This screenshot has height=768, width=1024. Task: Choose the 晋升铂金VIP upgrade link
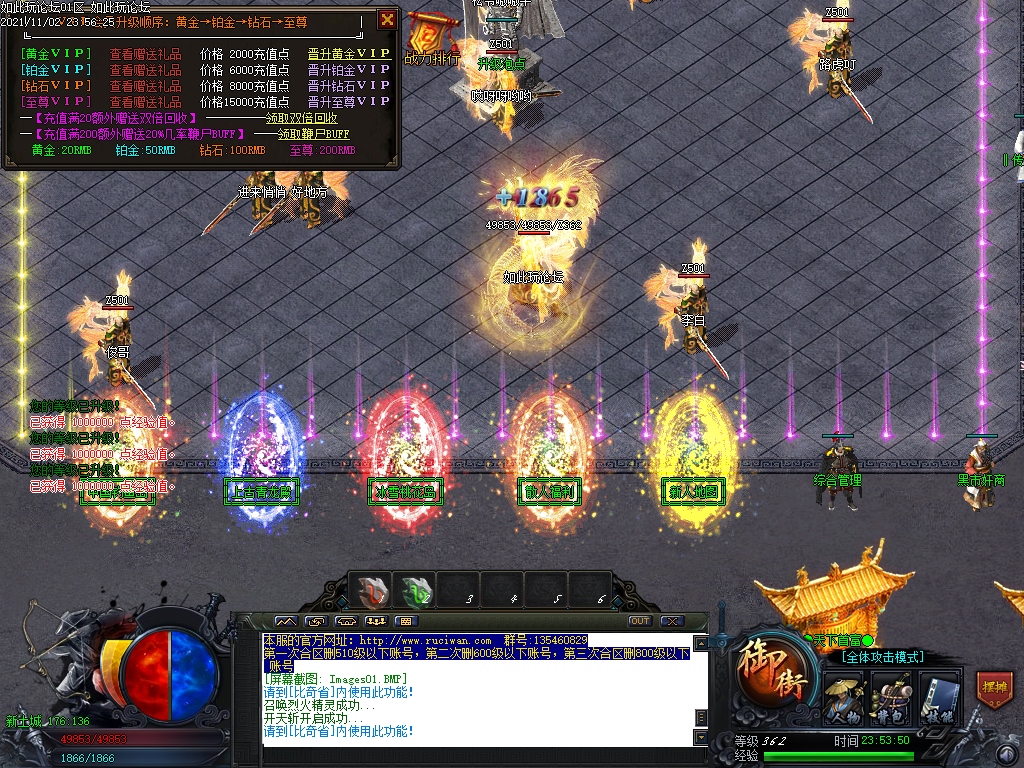tap(349, 70)
